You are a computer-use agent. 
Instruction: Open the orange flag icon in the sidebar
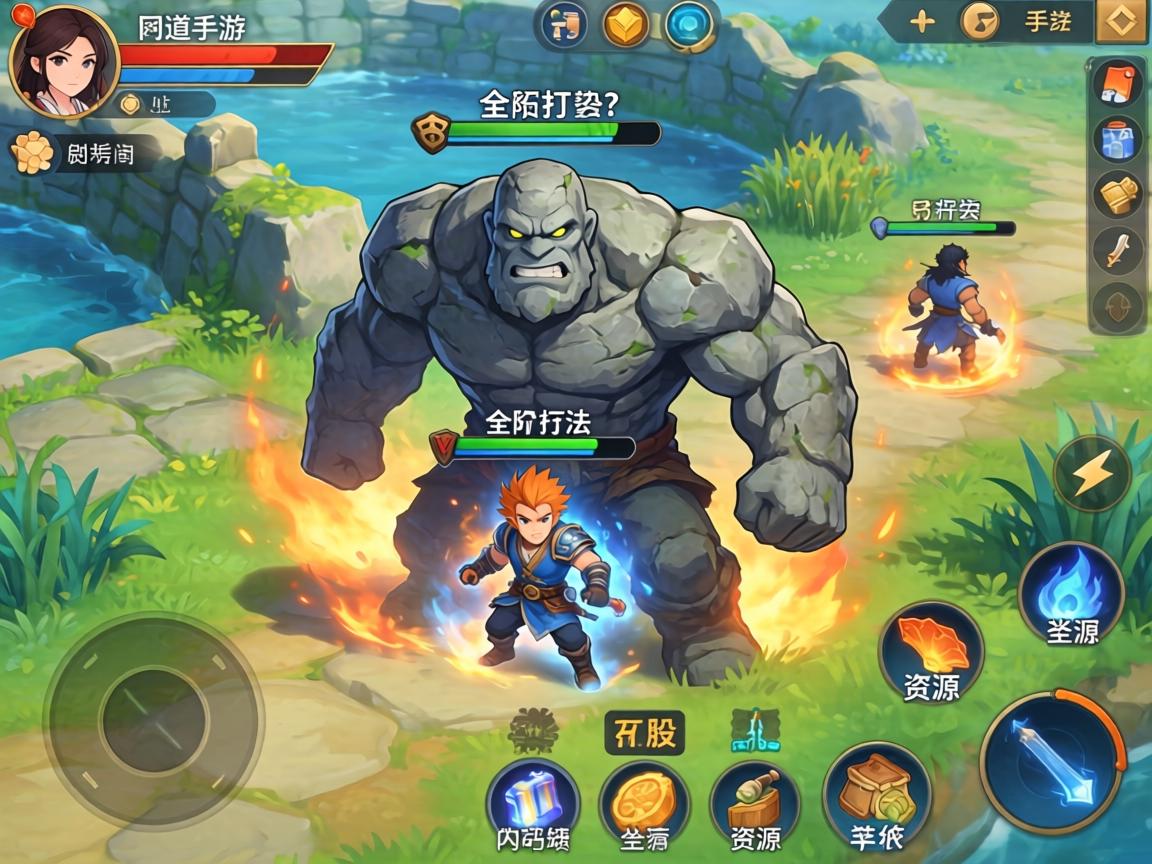point(1116,83)
